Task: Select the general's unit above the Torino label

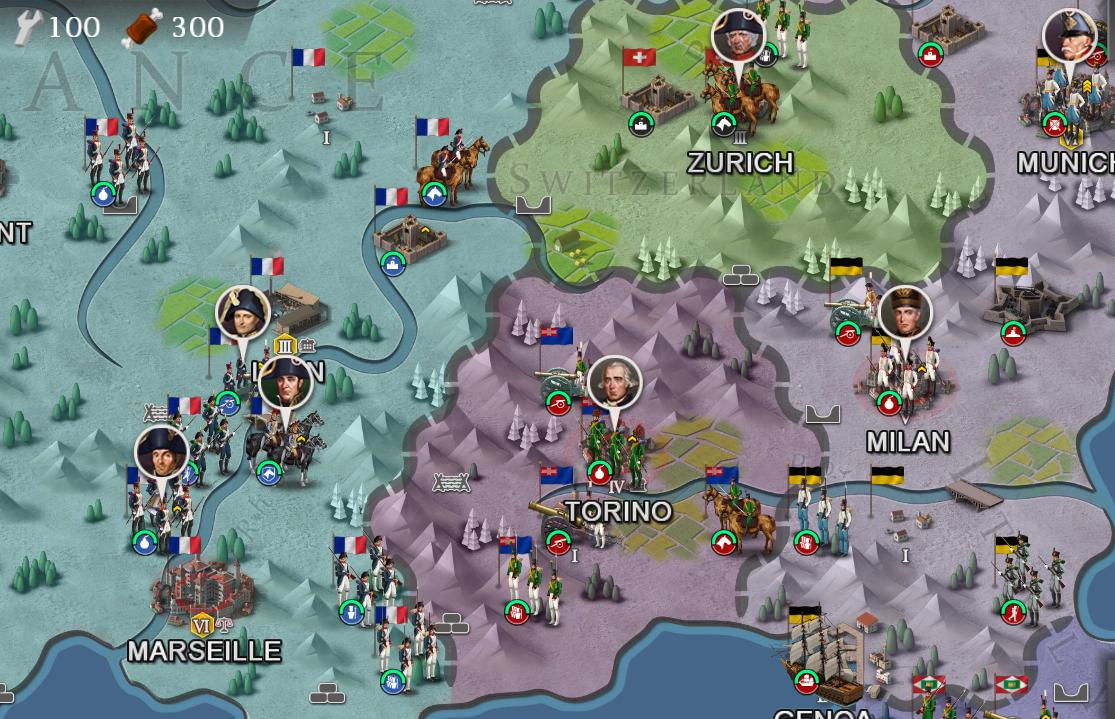Action: point(614,440)
